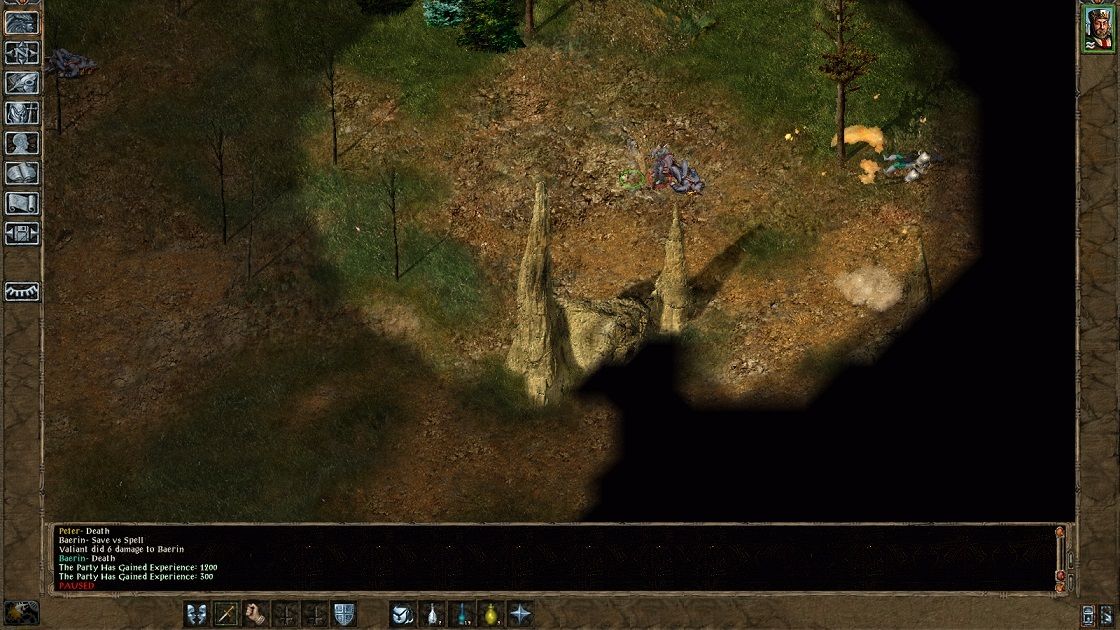Activate the blue and white shield button
The width and height of the screenshot is (1120, 630).
pos(344,613)
